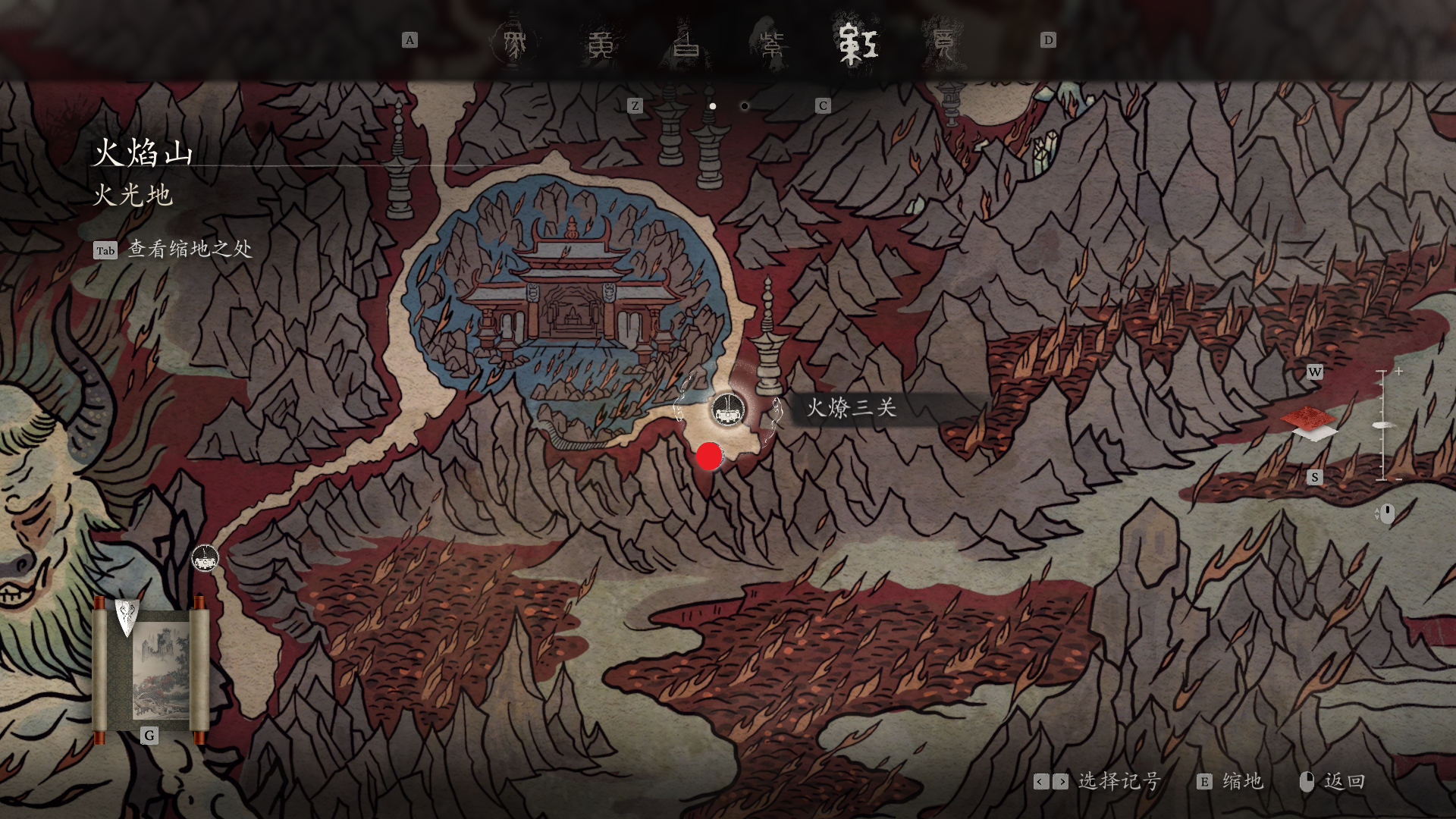Select the first map page dot
The image size is (1456, 819).
pos(712,106)
